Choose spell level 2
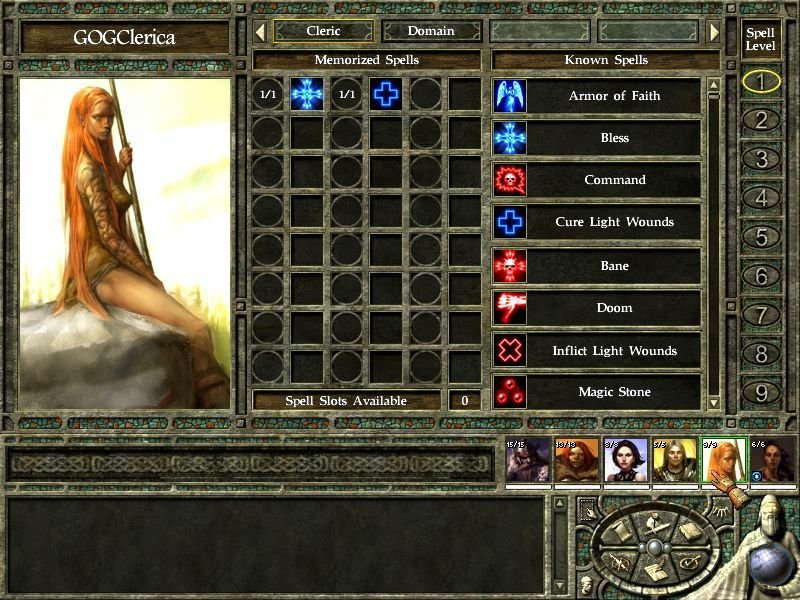Image resolution: width=800 pixels, height=600 pixels. pyautogui.click(x=761, y=121)
